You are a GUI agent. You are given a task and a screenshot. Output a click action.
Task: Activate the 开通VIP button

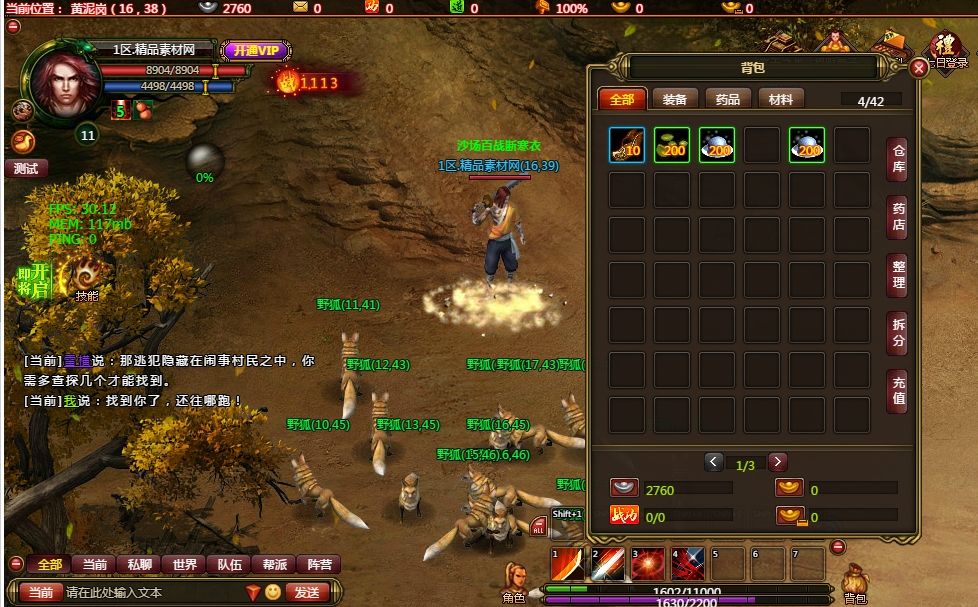point(257,50)
